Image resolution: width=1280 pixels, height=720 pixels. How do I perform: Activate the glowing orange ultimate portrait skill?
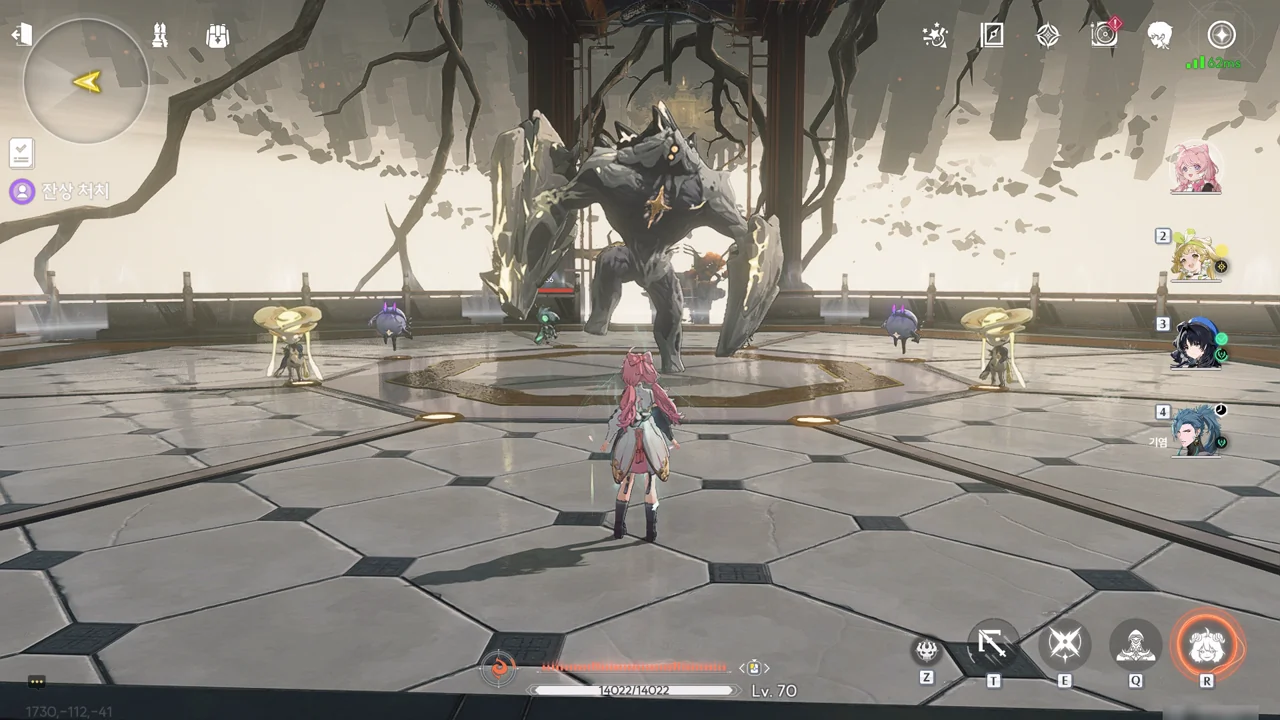1207,645
